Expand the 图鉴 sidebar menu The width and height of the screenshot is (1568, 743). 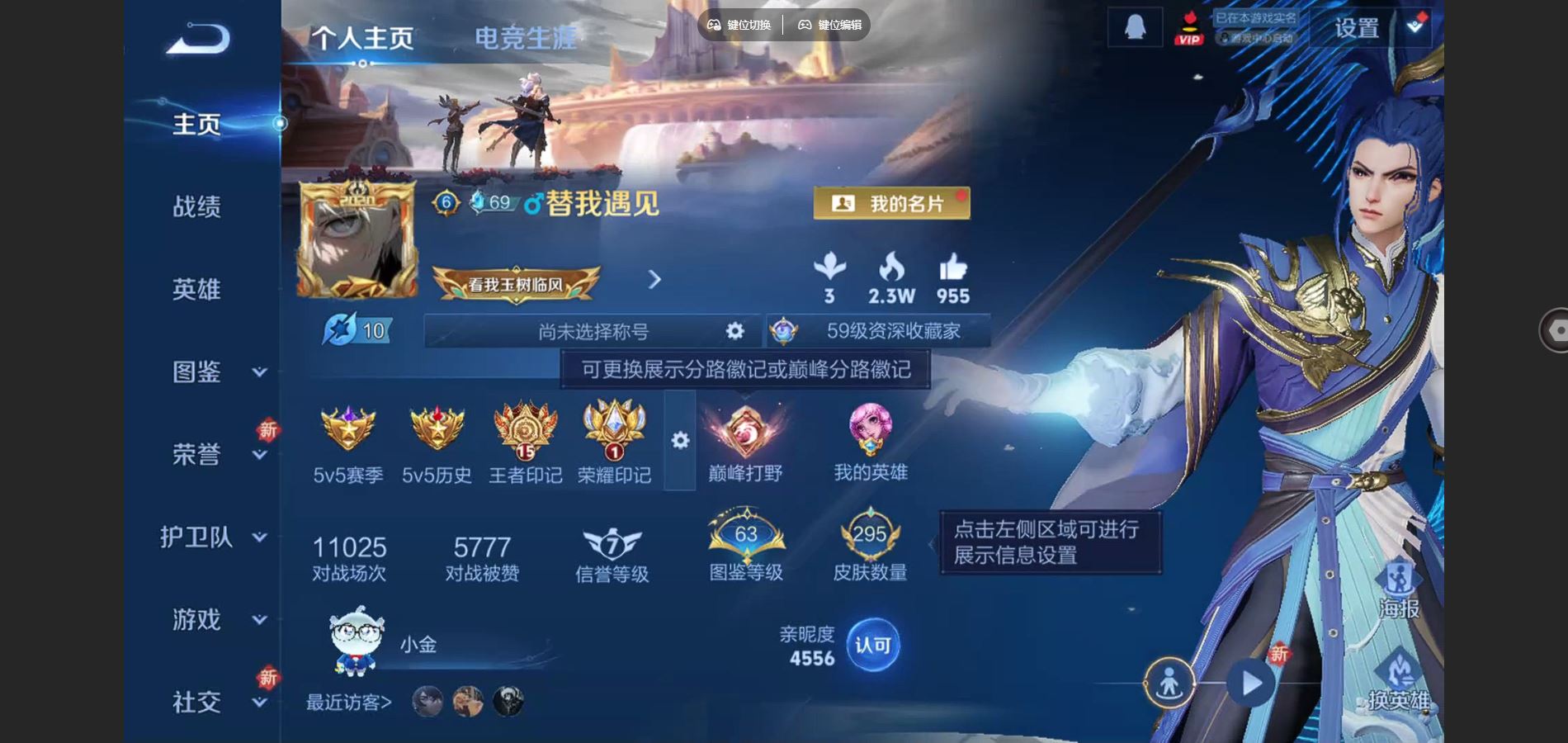click(x=198, y=372)
